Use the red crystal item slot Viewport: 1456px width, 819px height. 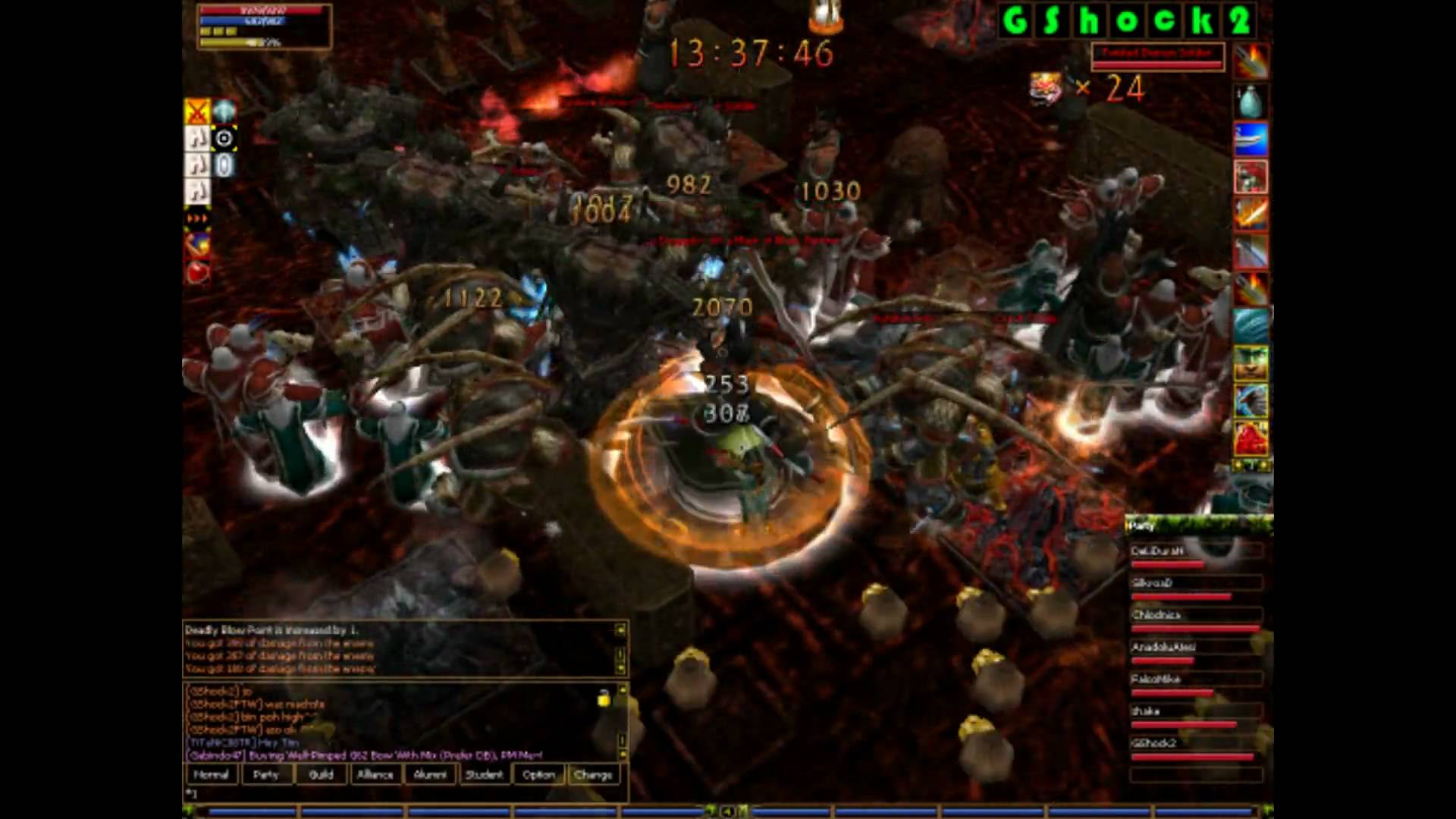point(1250,438)
